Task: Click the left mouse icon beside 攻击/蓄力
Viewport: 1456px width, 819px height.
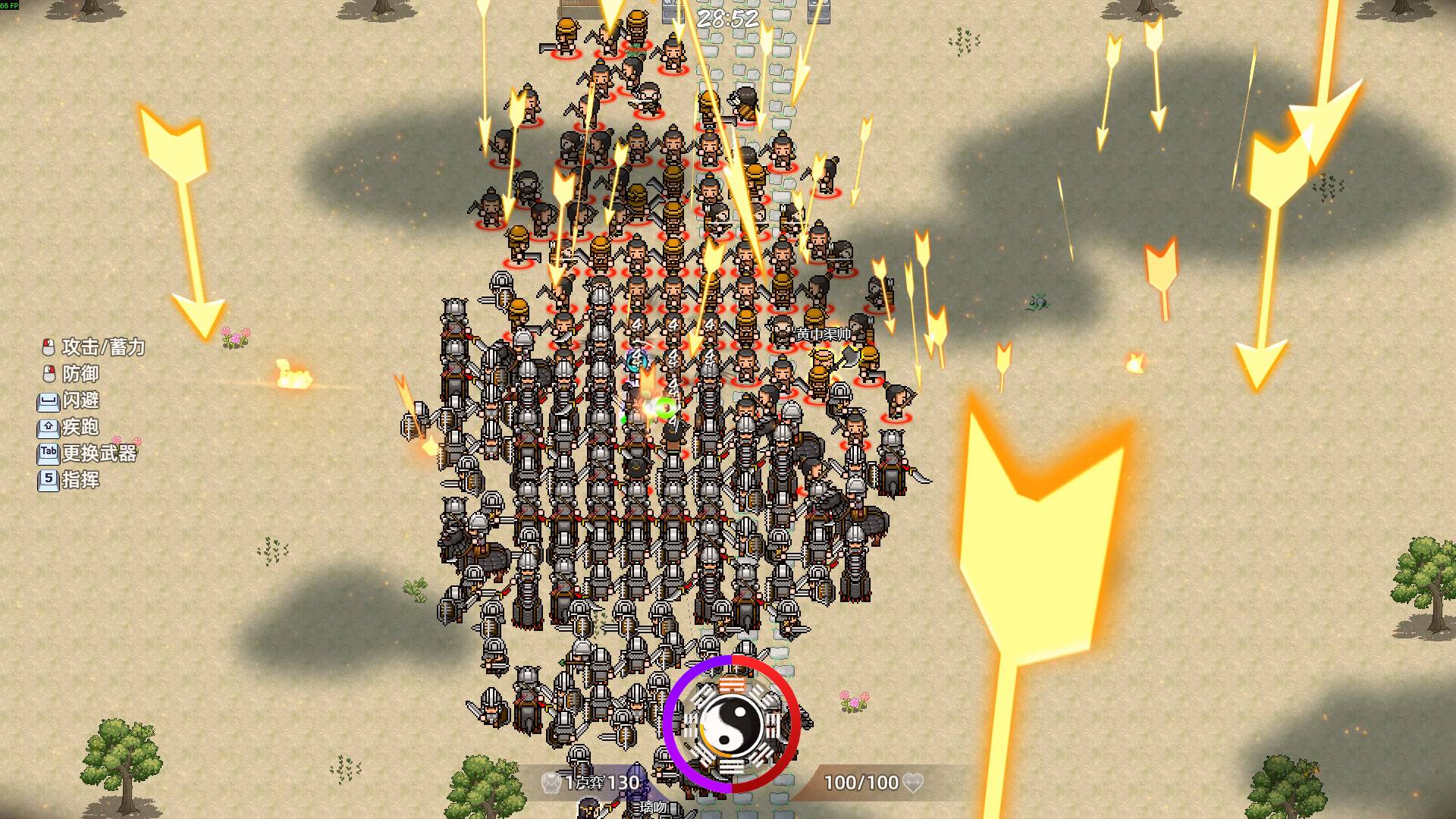Action: 48,347
